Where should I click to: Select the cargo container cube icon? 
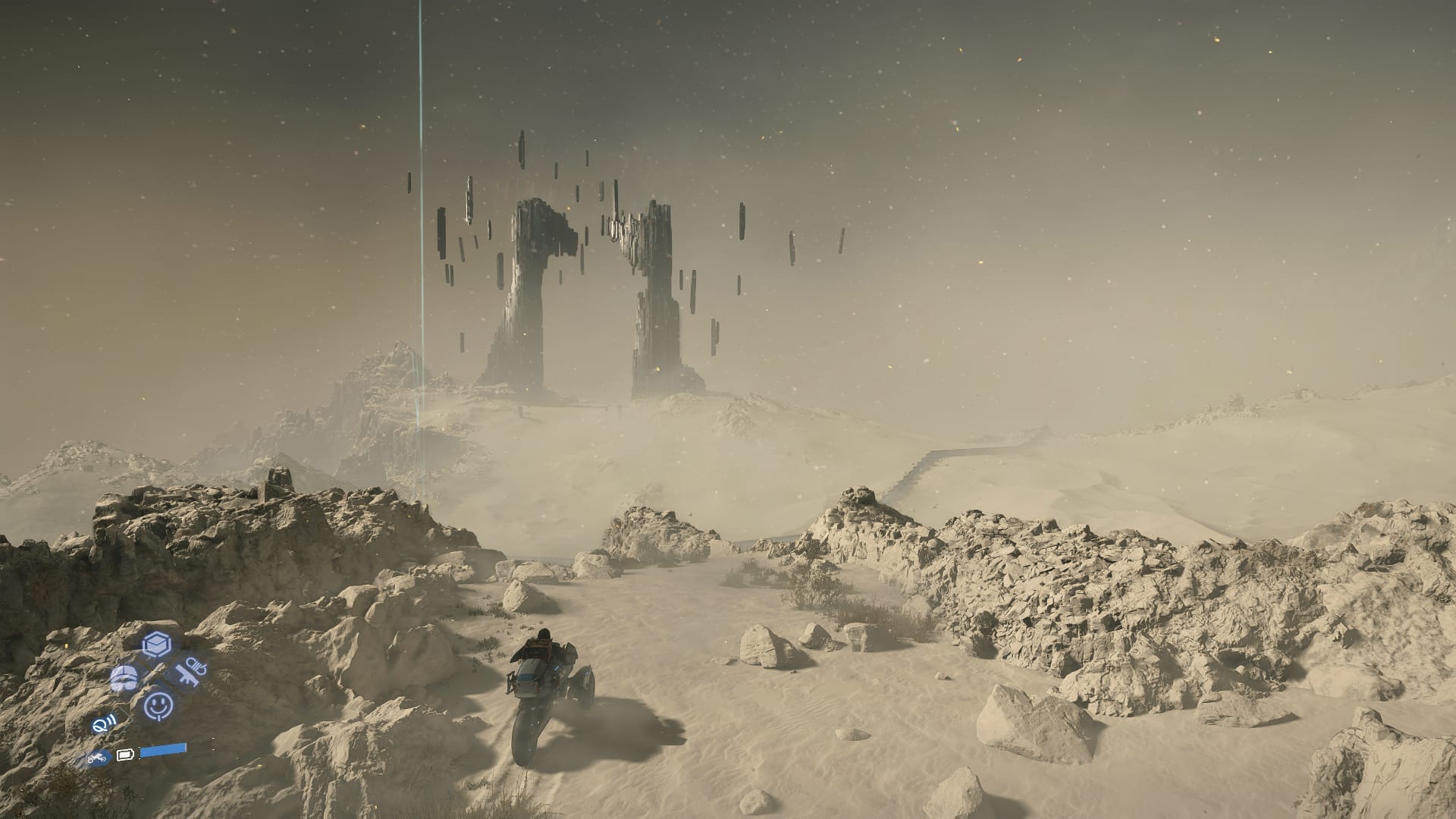pyautogui.click(x=155, y=644)
